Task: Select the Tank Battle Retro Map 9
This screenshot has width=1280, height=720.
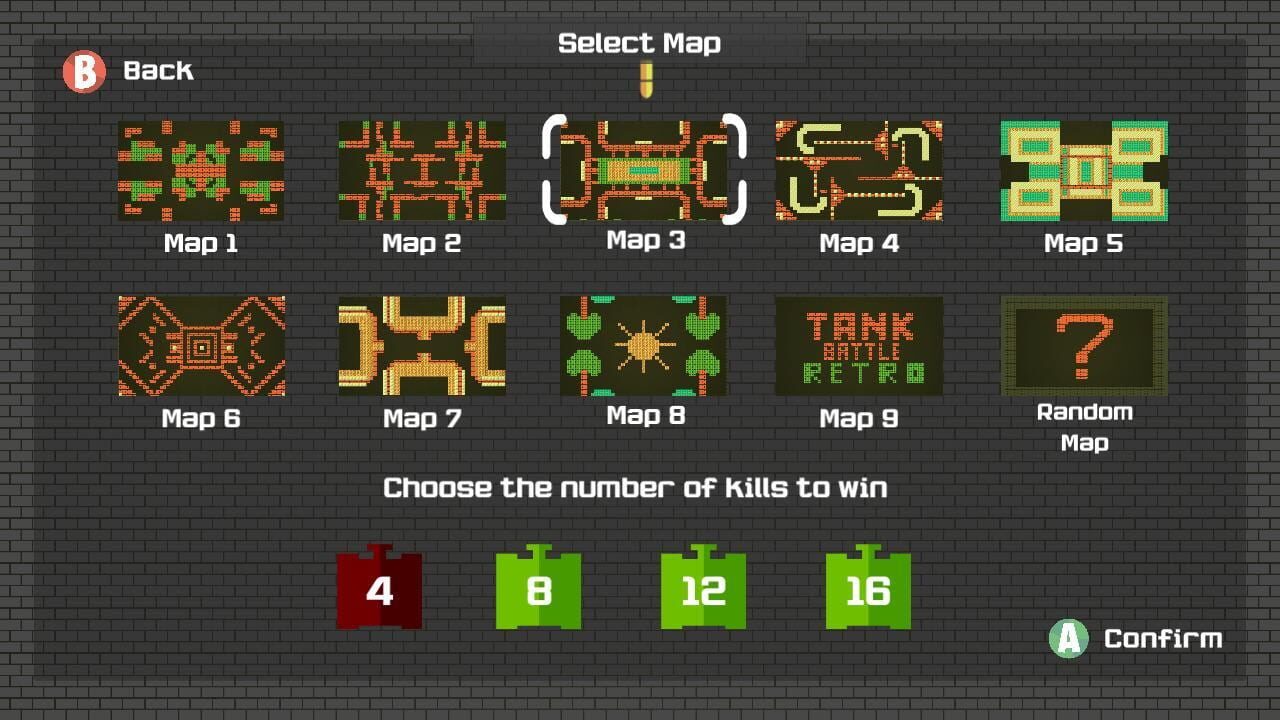Action: (x=858, y=345)
